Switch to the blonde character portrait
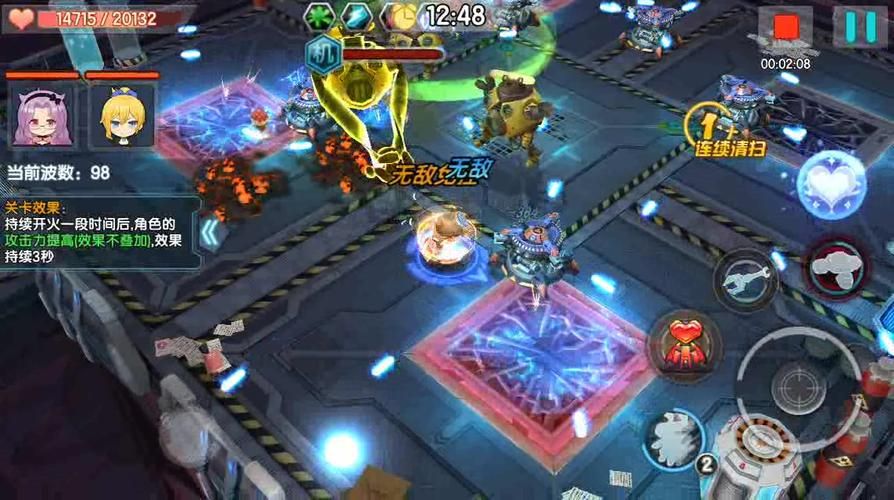This screenshot has height=500, width=894. [x=120, y=115]
